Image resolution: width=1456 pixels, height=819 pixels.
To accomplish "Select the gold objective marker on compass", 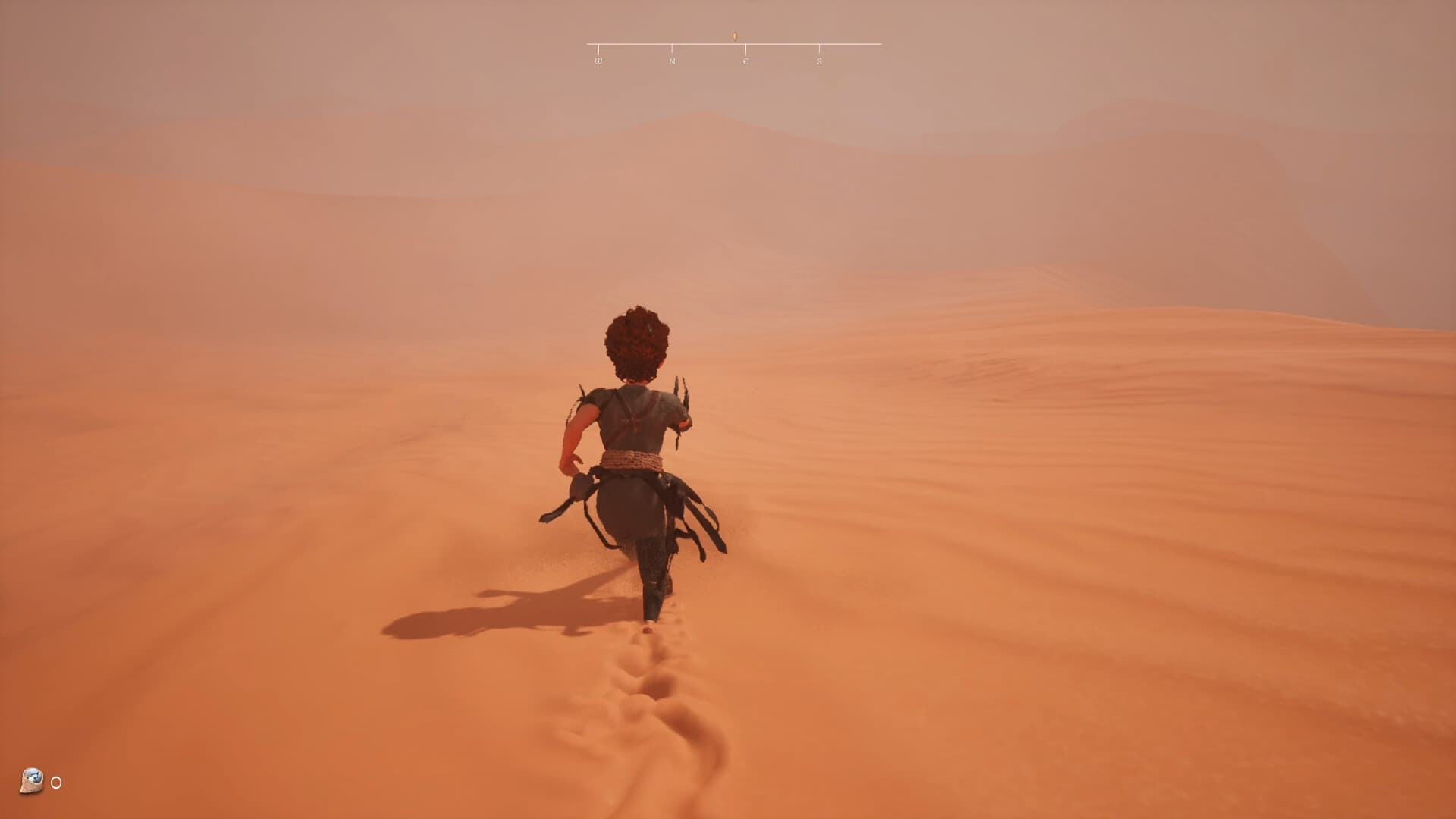I will (x=733, y=35).
